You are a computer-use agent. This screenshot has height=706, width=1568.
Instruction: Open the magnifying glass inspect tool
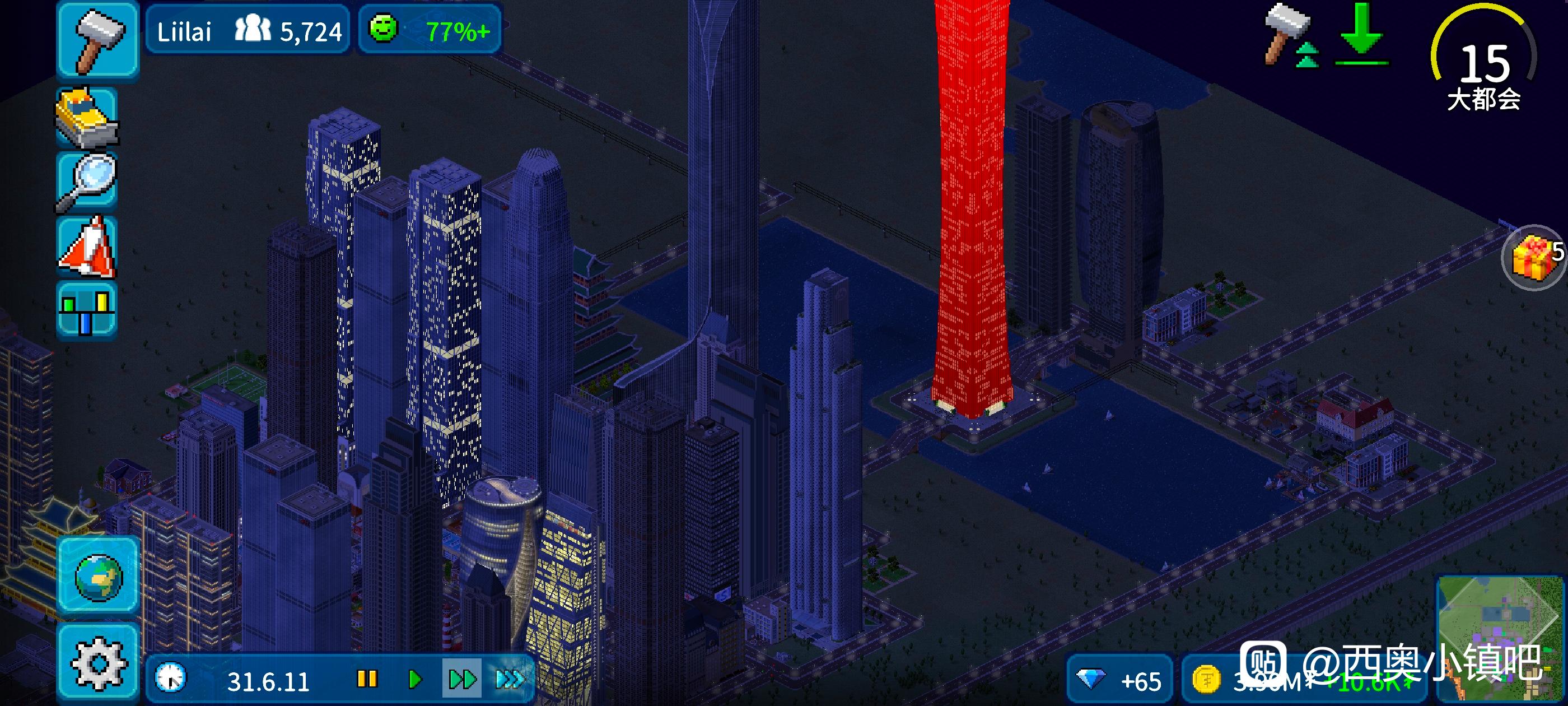87,181
